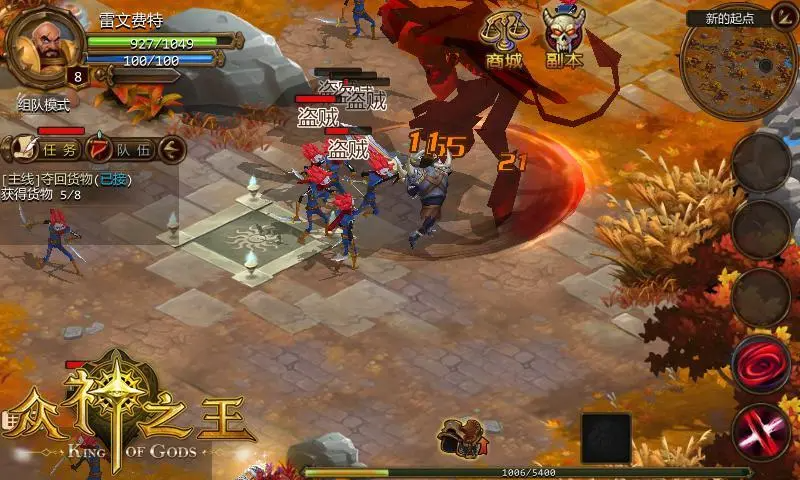Toggle the 组队模式 team mode label

pos(44,104)
